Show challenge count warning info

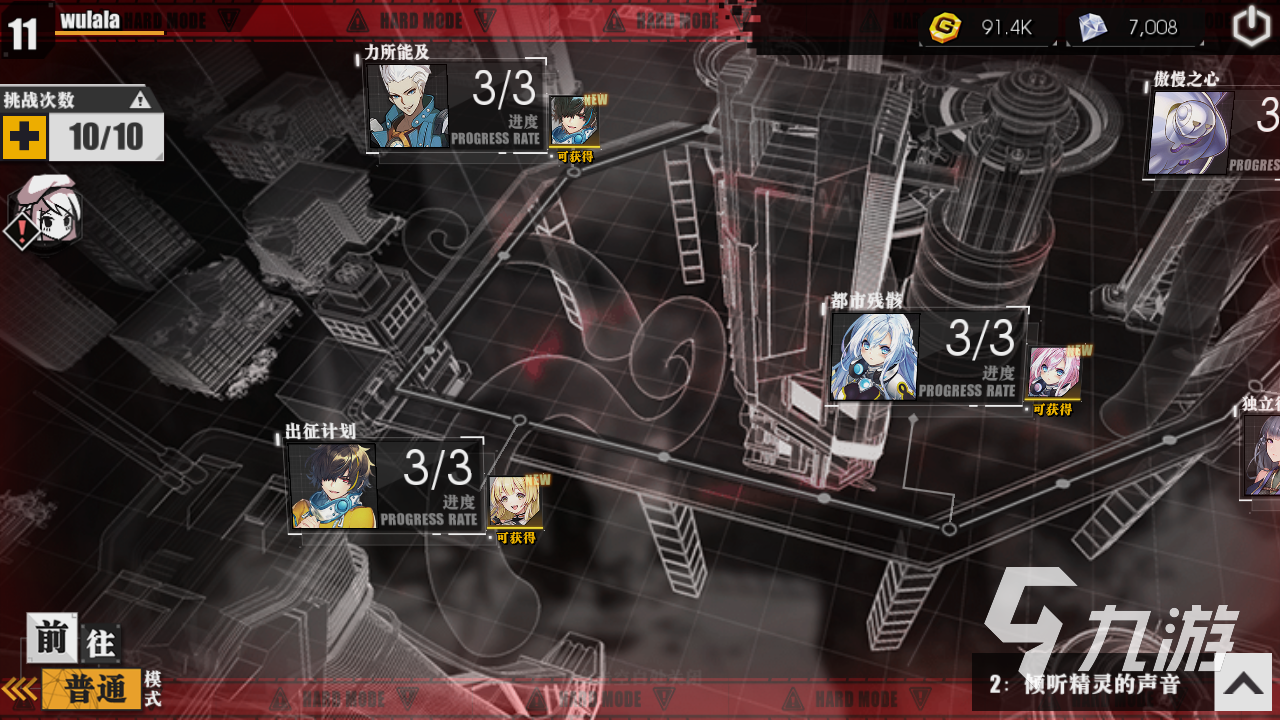[x=140, y=99]
